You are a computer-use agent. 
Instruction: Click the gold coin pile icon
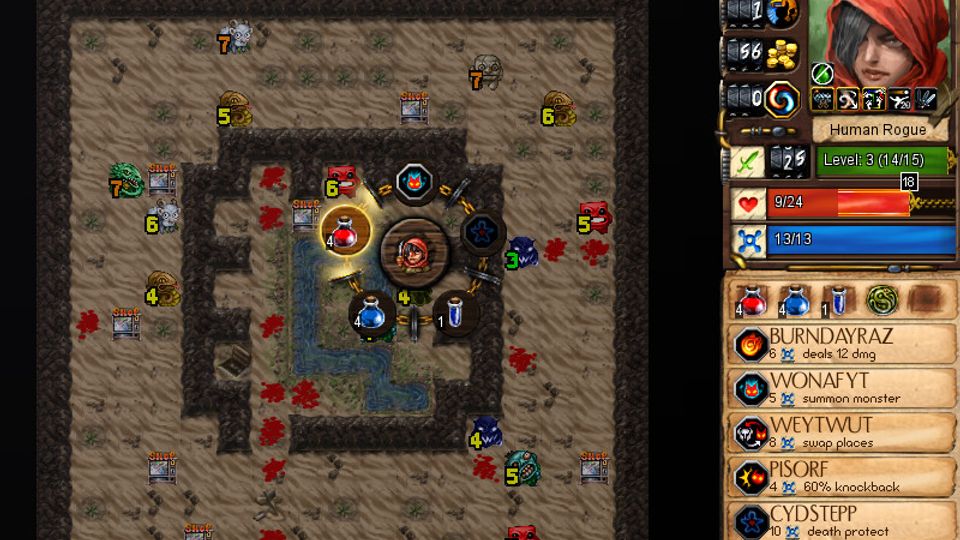783,55
